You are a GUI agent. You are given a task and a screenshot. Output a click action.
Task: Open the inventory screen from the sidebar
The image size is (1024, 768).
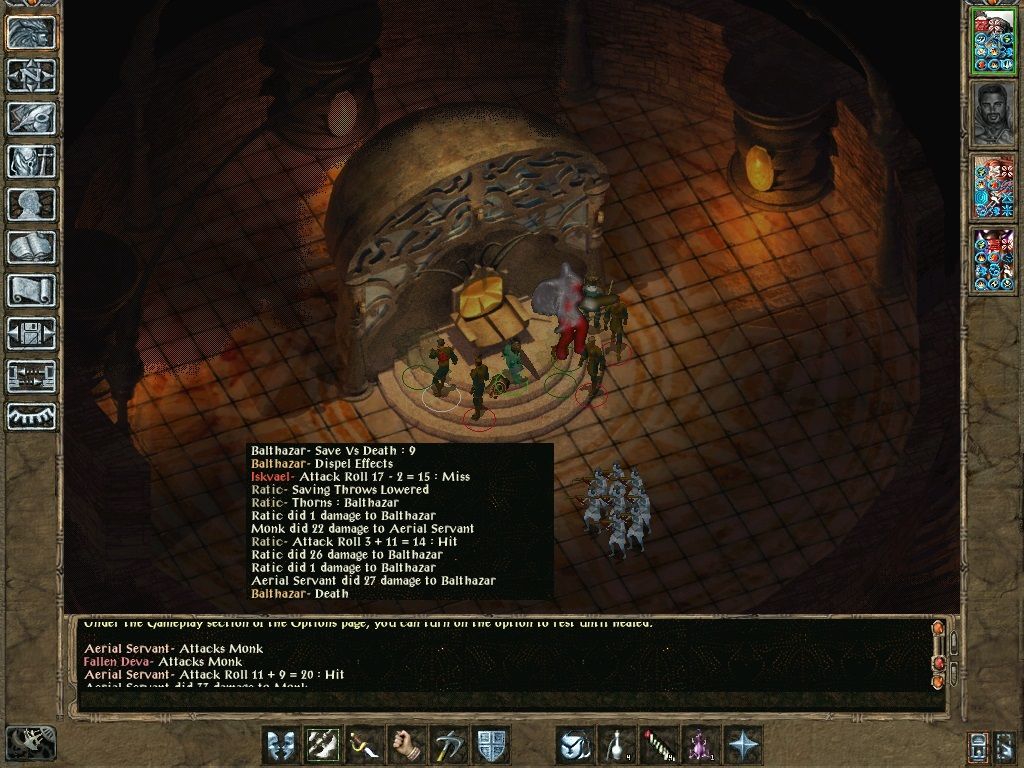pos(31,161)
